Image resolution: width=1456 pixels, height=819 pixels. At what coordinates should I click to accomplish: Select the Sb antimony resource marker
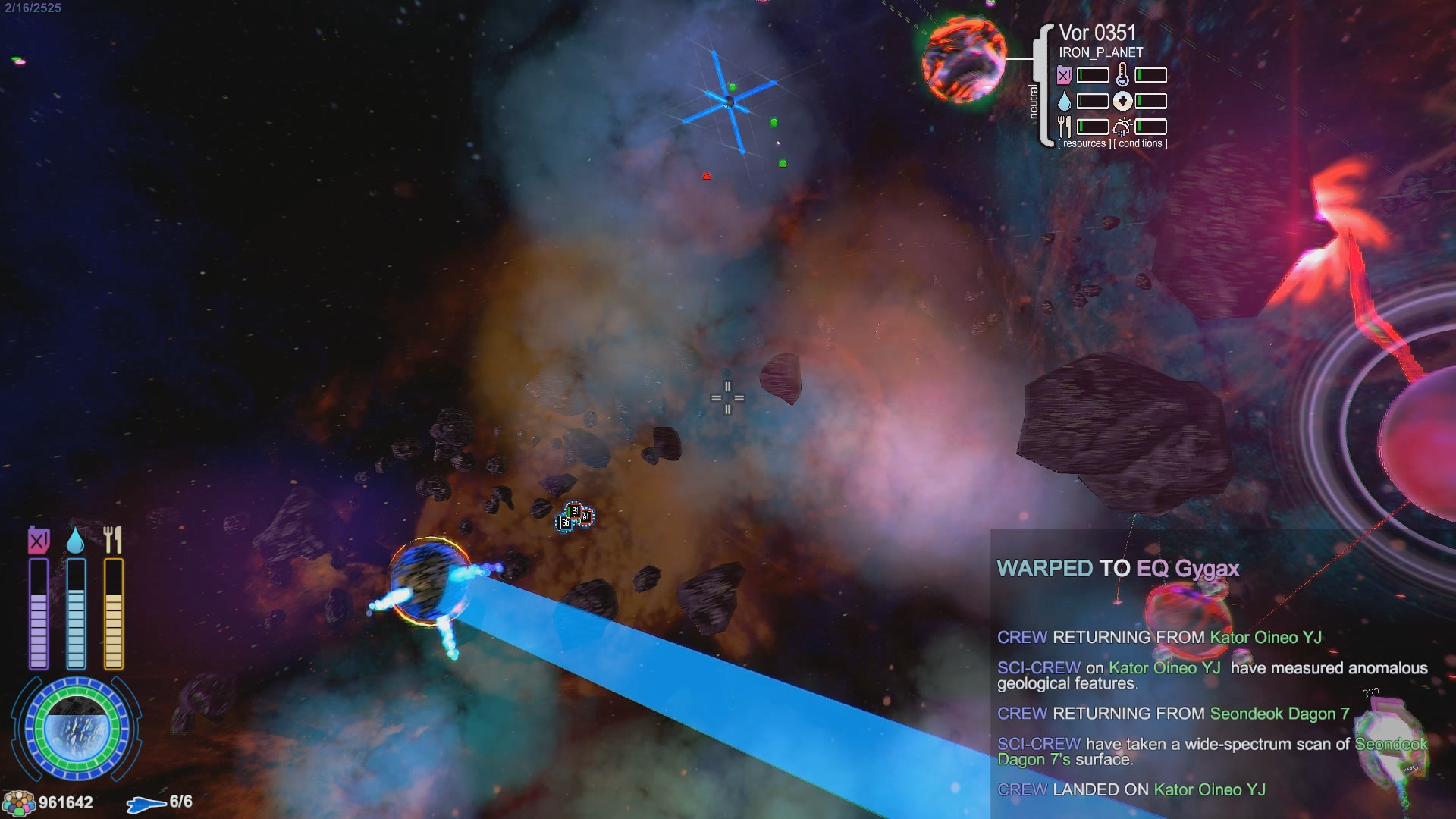click(566, 522)
